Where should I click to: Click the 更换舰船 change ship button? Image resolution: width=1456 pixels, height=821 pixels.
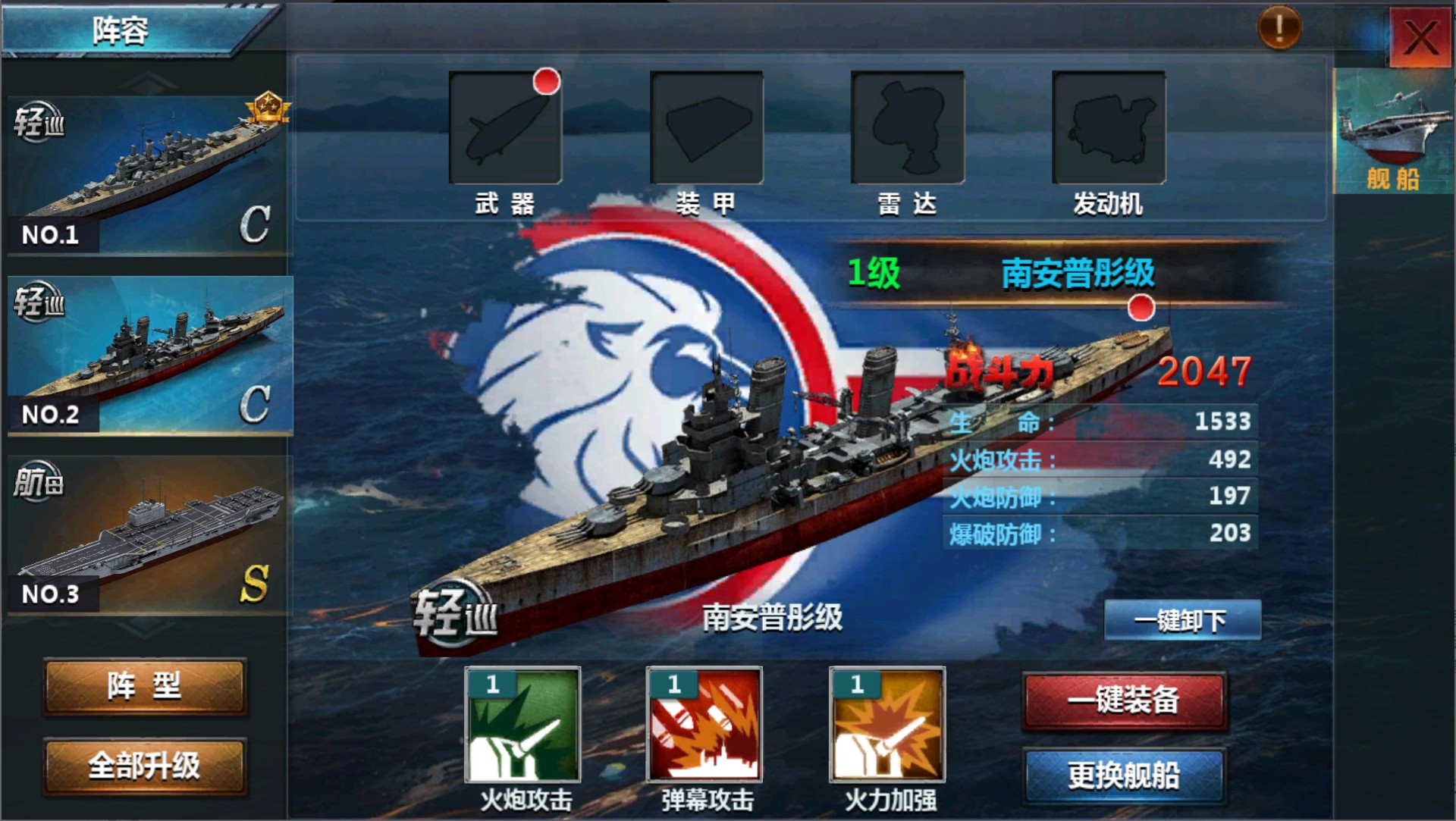(x=1124, y=776)
